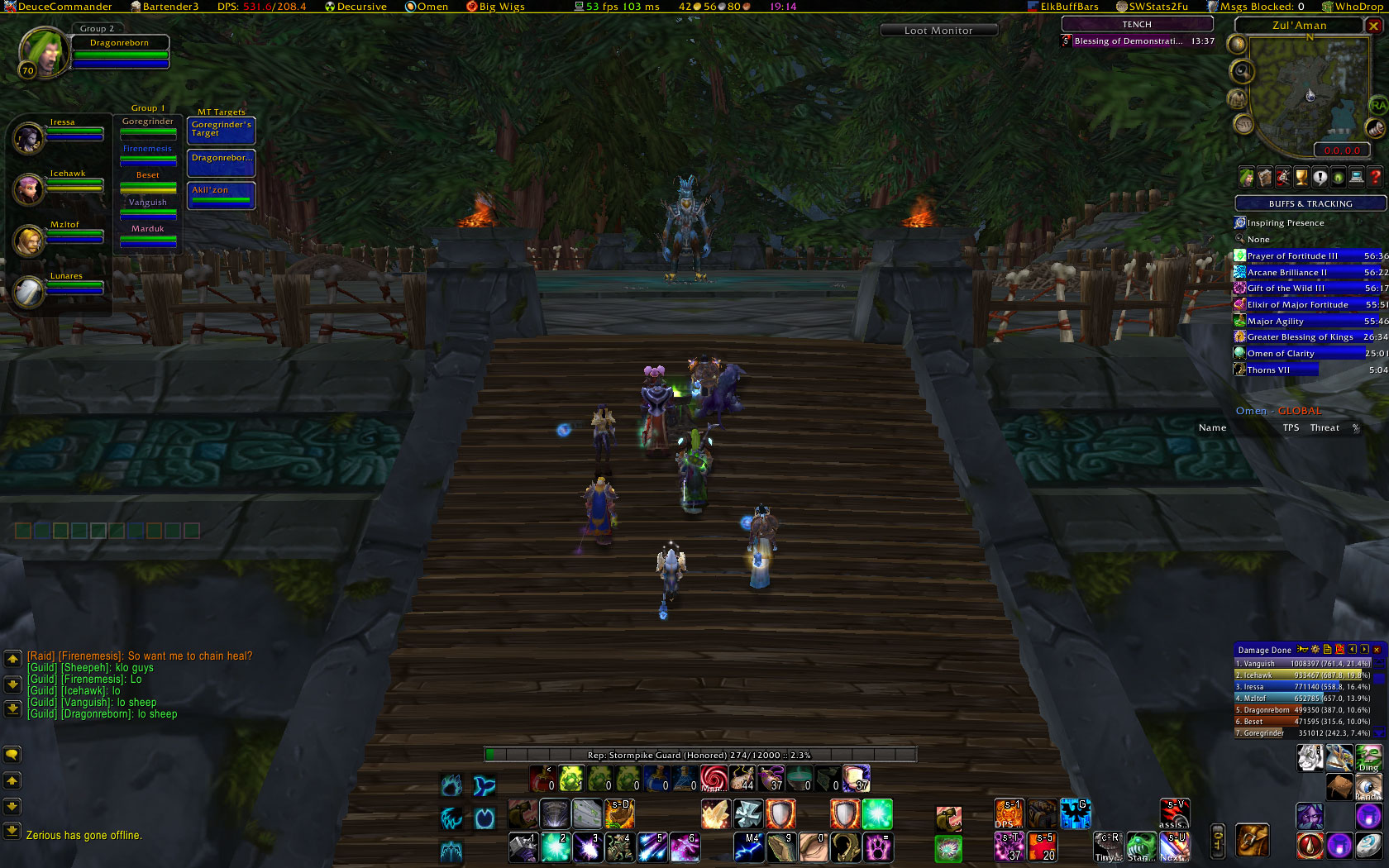Viewport: 1389px width, 868px height.
Task: Select Vanguish row in Damage Done
Action: tap(1302, 663)
